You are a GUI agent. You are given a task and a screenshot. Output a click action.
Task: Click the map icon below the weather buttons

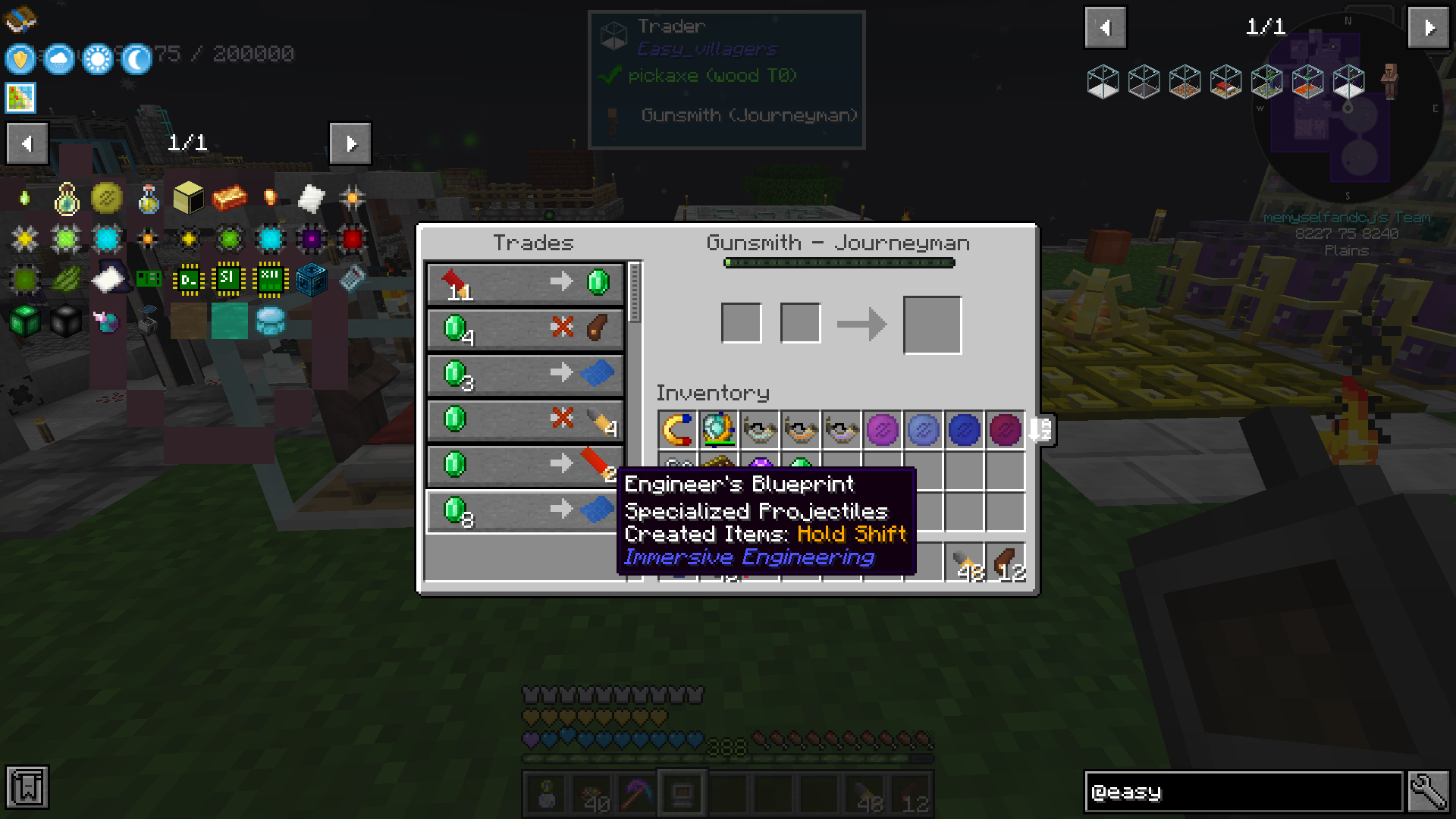click(x=20, y=97)
